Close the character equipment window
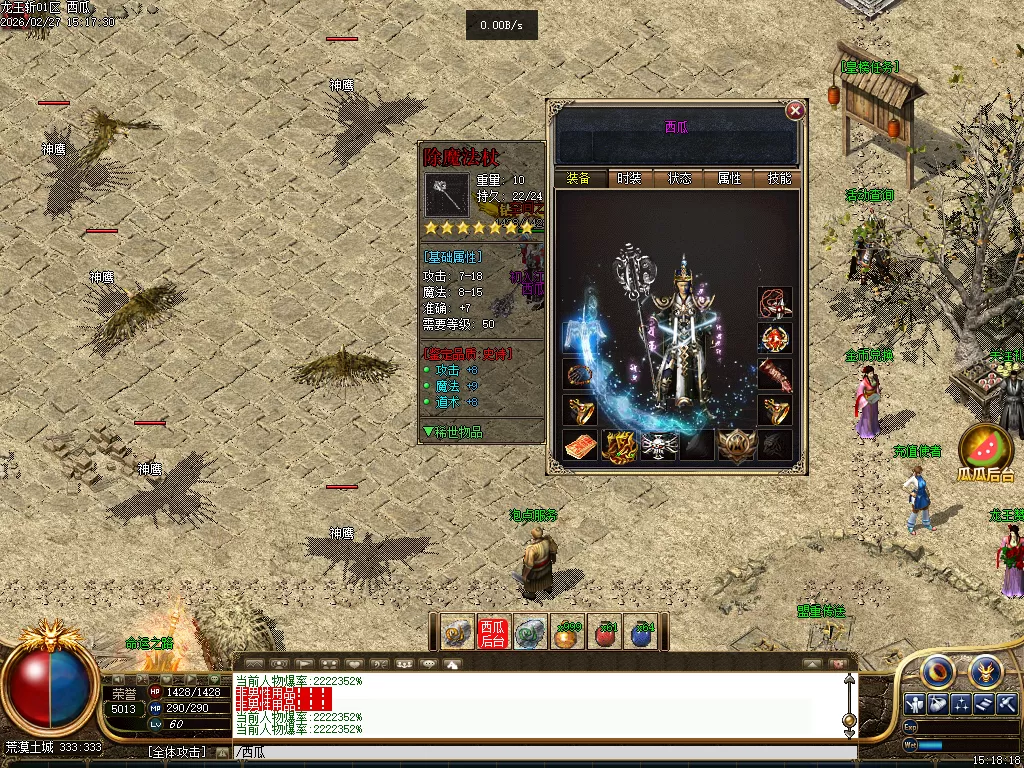Image resolution: width=1024 pixels, height=768 pixels. pyautogui.click(x=795, y=110)
